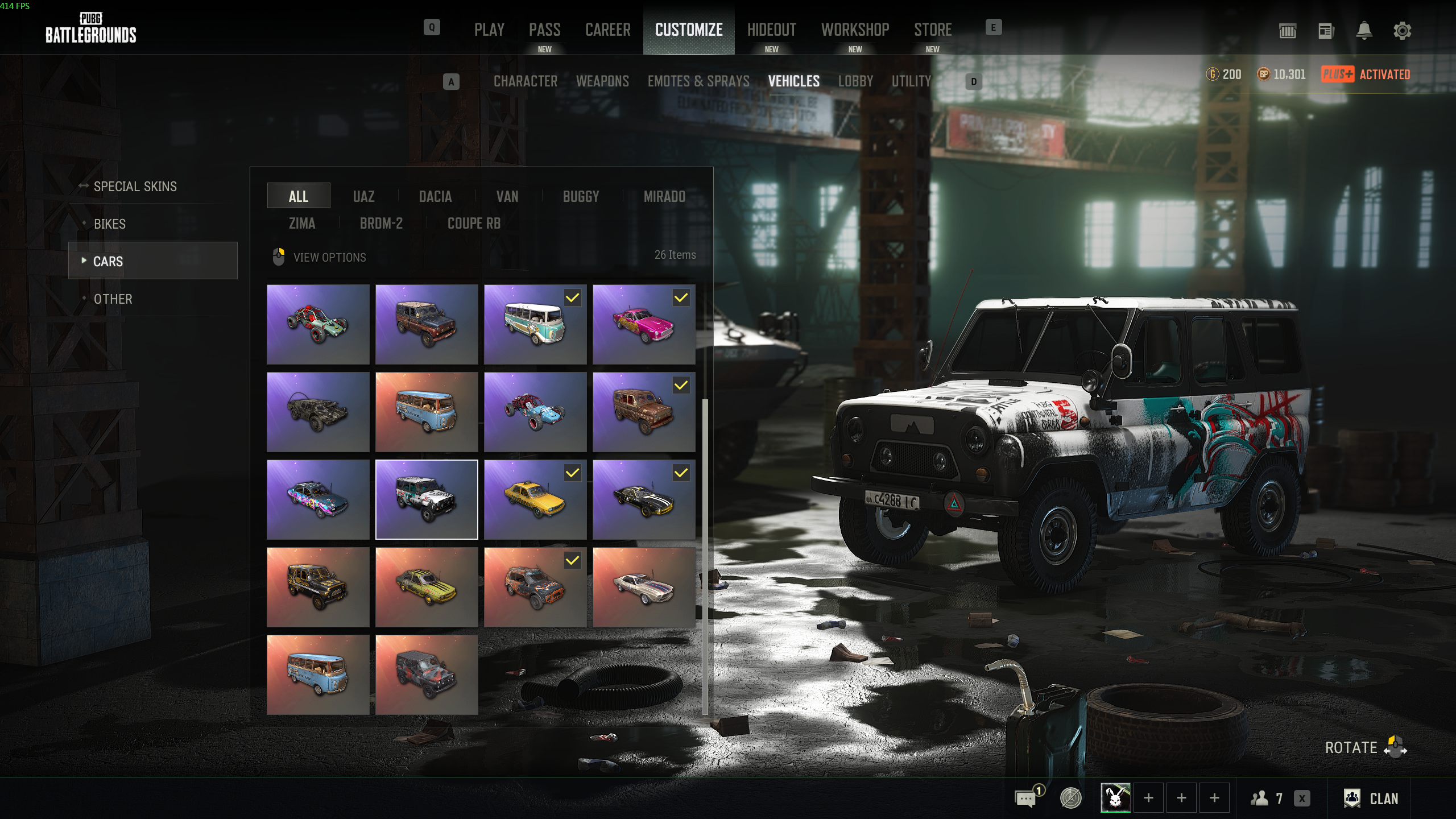Open the Play menu

(x=489, y=30)
